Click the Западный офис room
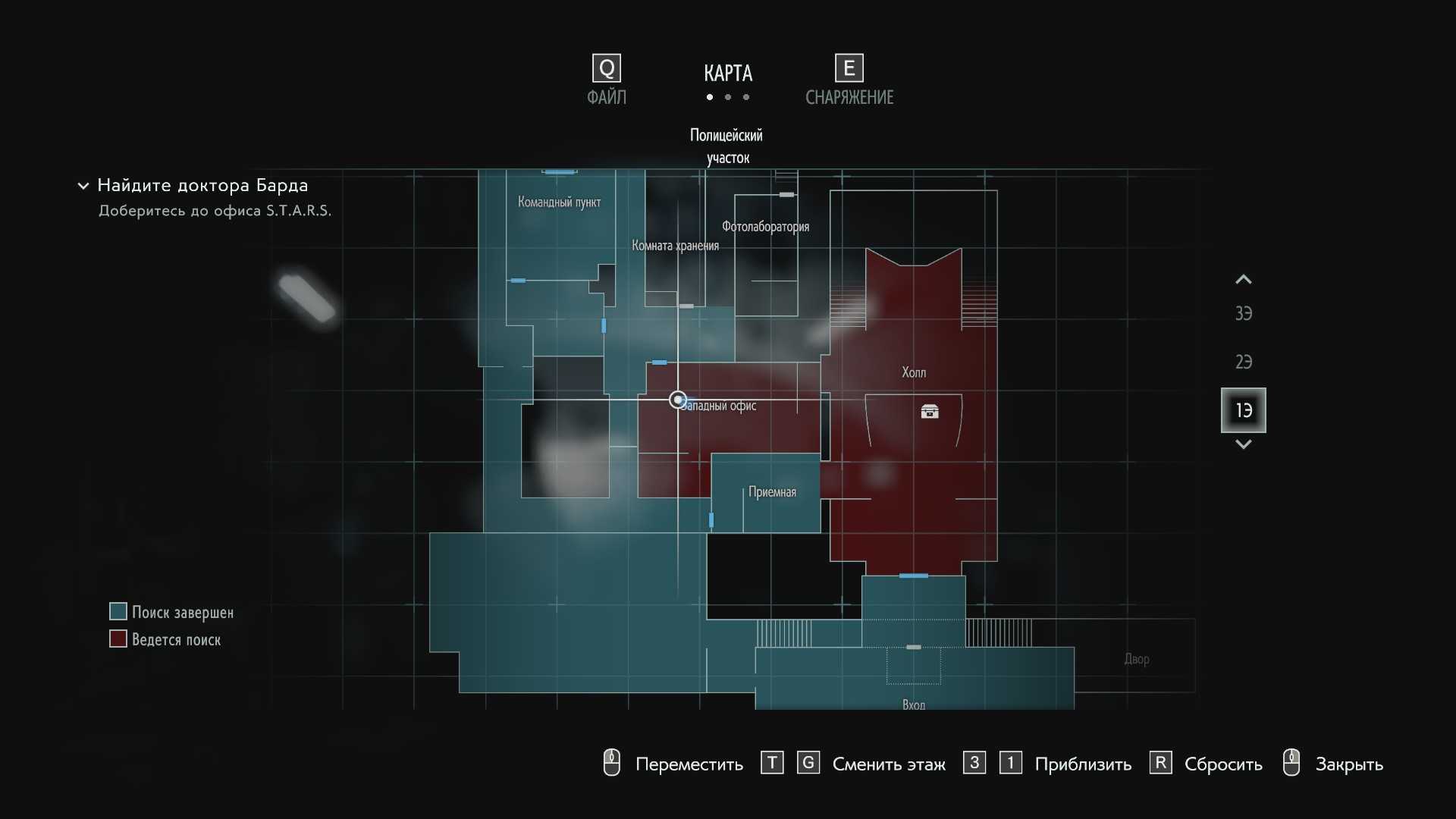 pyautogui.click(x=720, y=406)
